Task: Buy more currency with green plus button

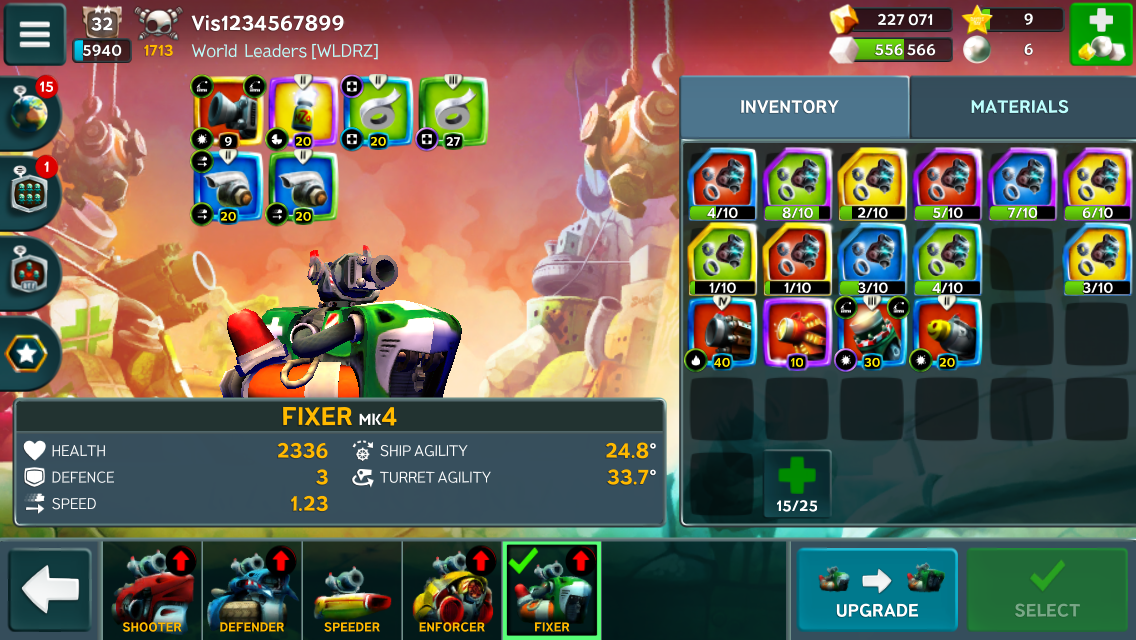Action: [1100, 35]
